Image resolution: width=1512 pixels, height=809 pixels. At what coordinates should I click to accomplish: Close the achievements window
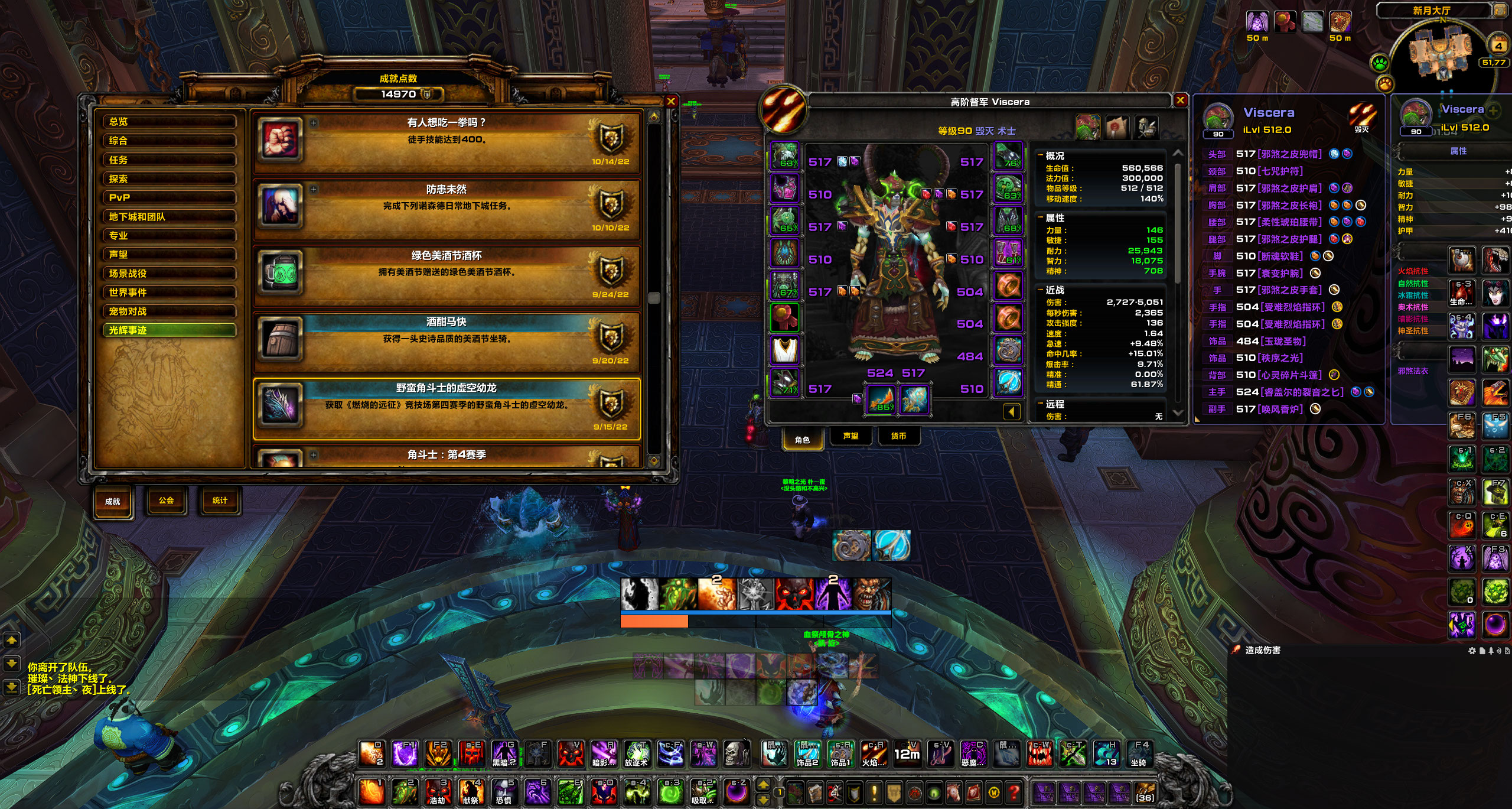tap(671, 102)
